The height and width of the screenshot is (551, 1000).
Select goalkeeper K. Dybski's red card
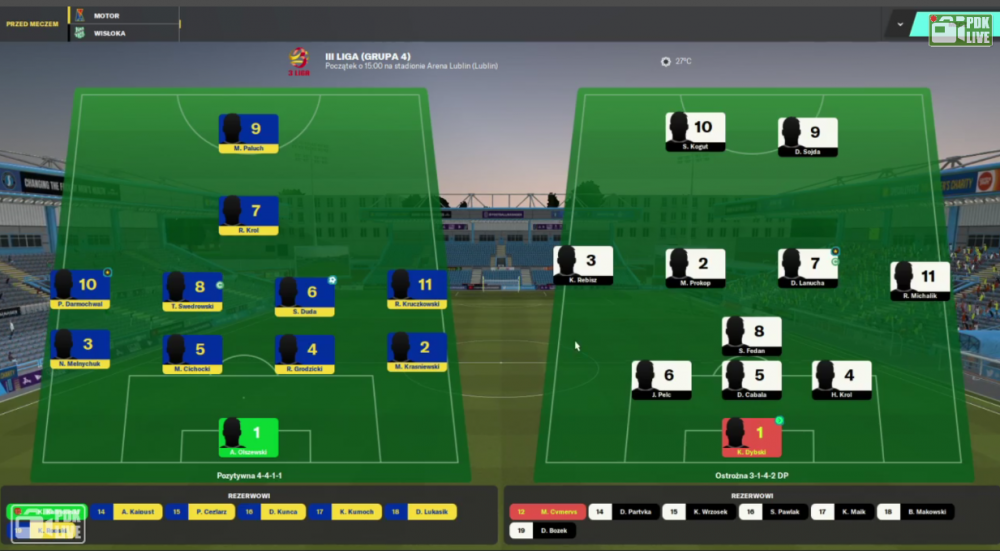pos(751,437)
